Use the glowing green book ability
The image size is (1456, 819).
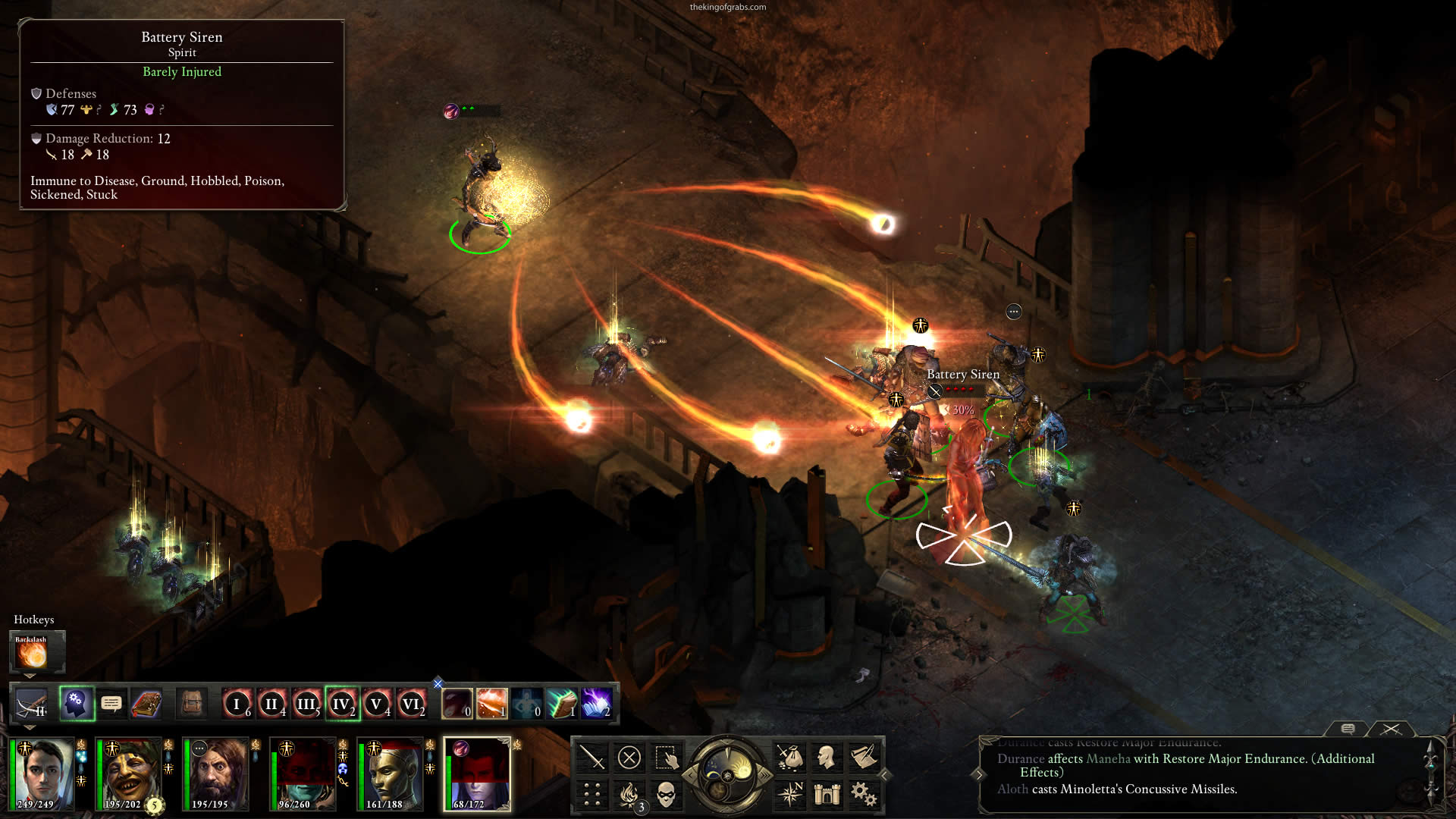point(562,704)
